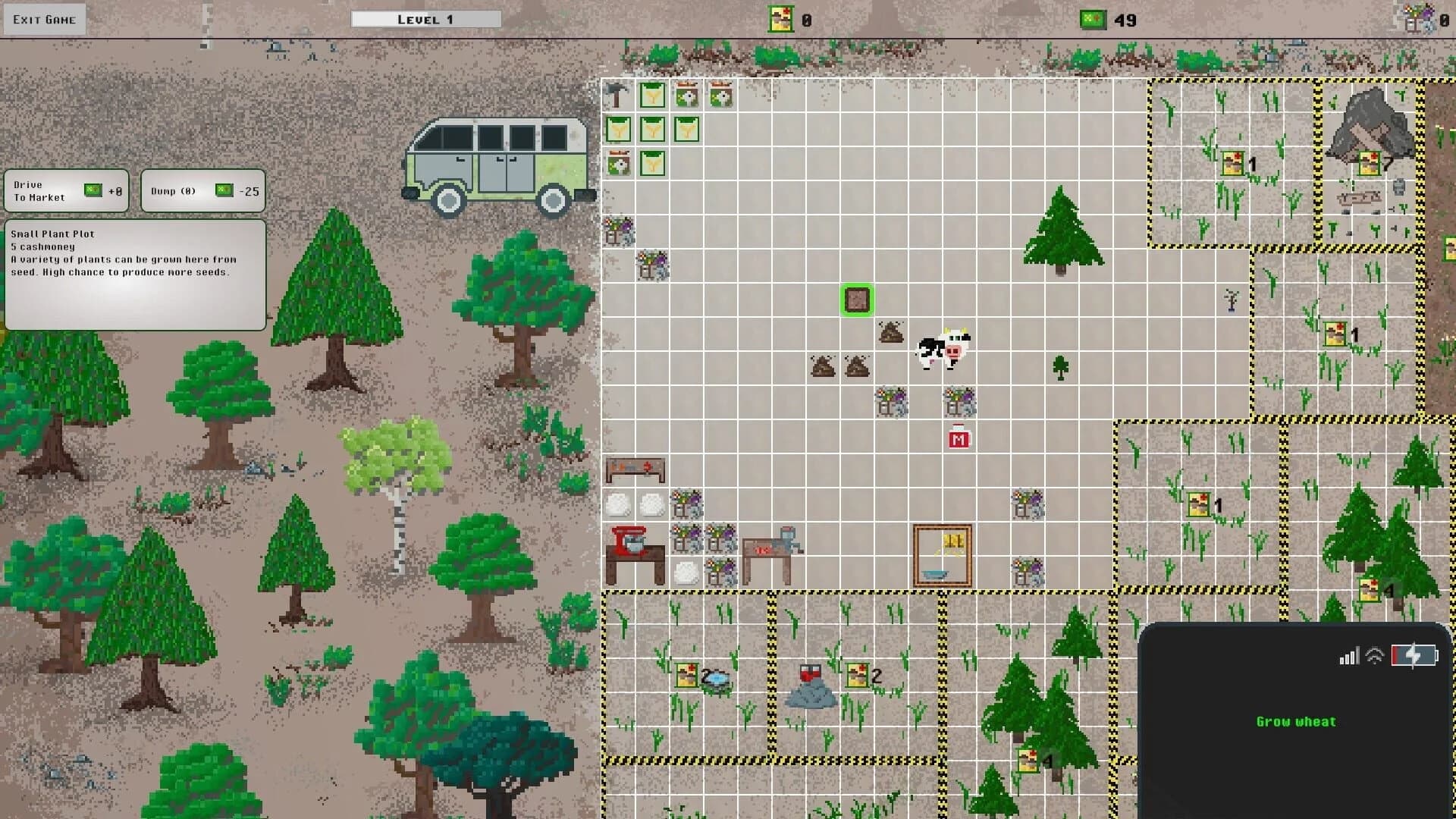Viewport: 1456px width, 819px height.
Task: Toggle the wifi icon on the phone
Action: click(1373, 656)
